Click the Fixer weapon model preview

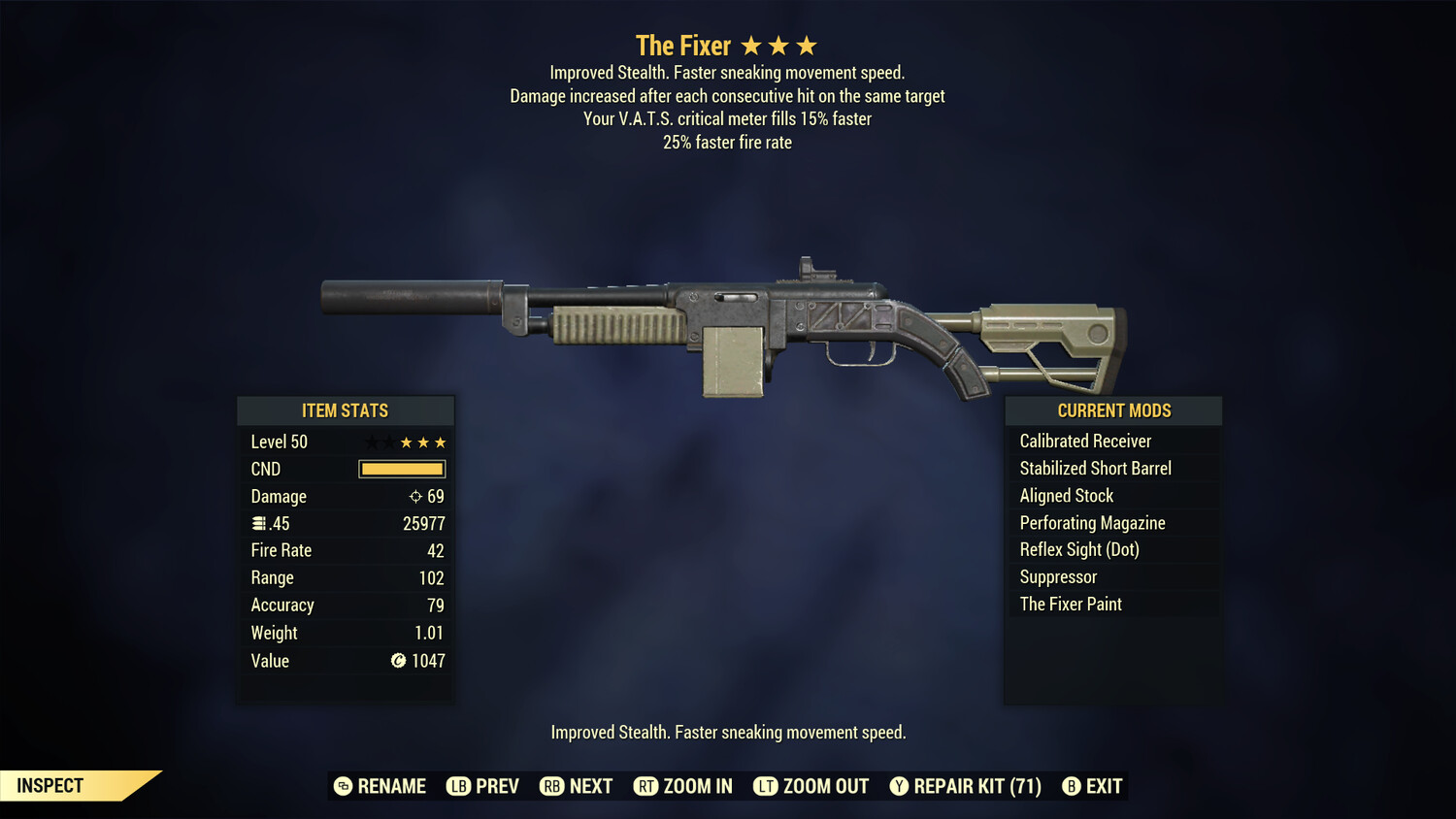[x=723, y=320]
